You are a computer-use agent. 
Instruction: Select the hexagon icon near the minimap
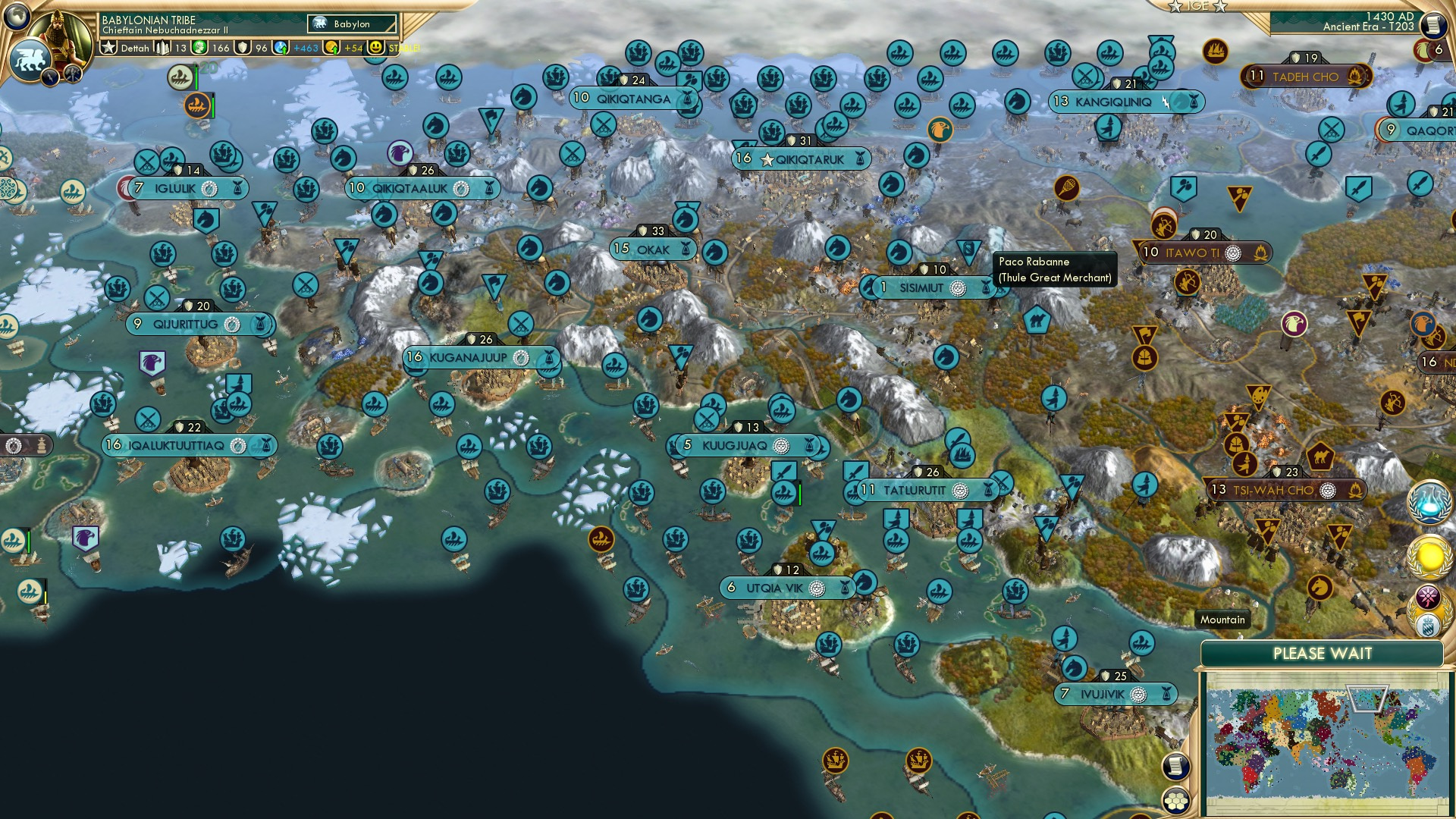(1176, 802)
